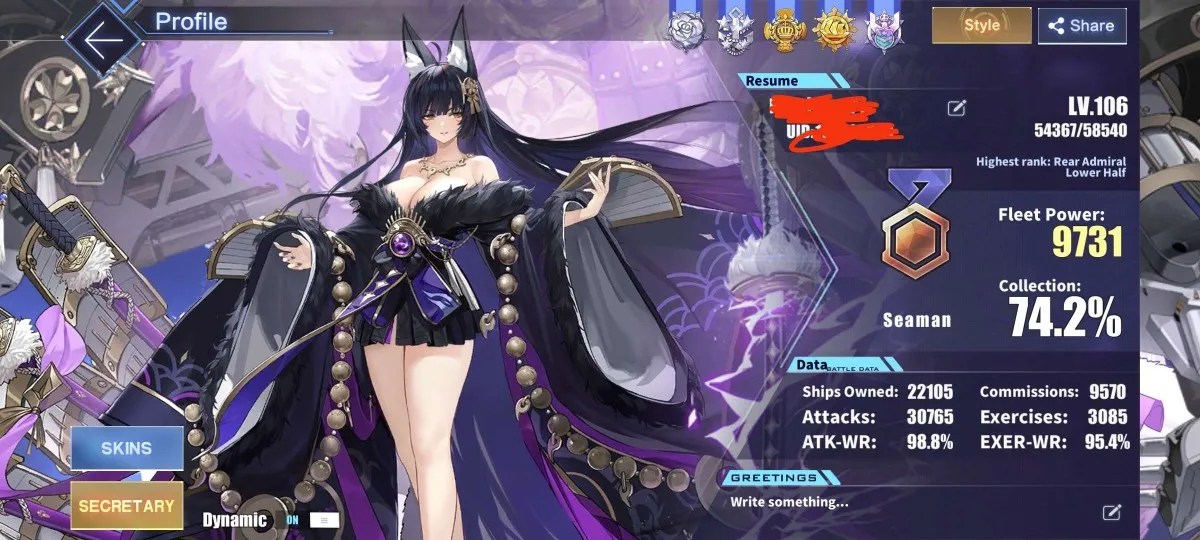Open the Style customization button
The image size is (1200, 540).
(981, 26)
